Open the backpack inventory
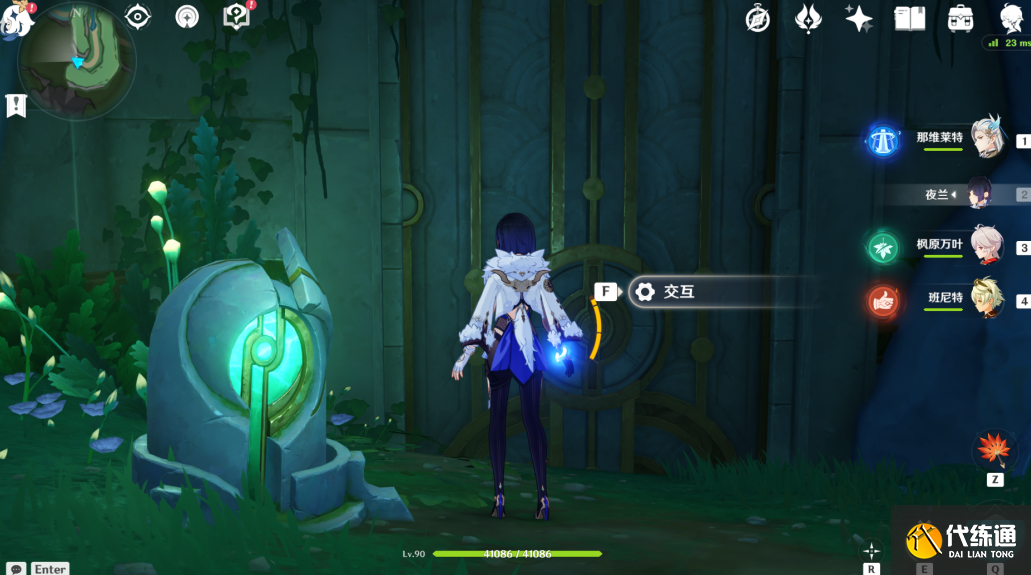The height and width of the screenshot is (575, 1031). 960,19
